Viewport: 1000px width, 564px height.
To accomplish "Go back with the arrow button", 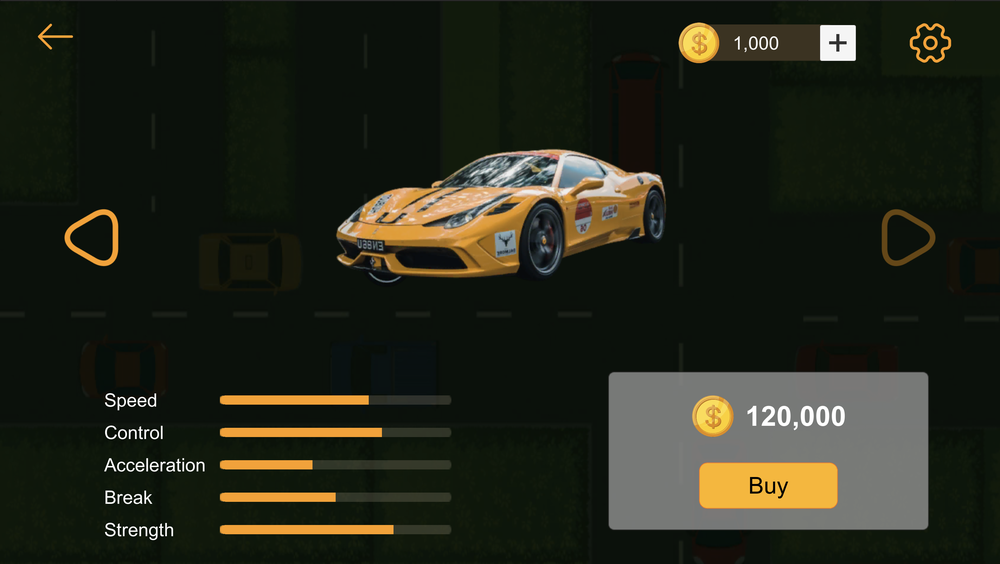I will (x=55, y=37).
